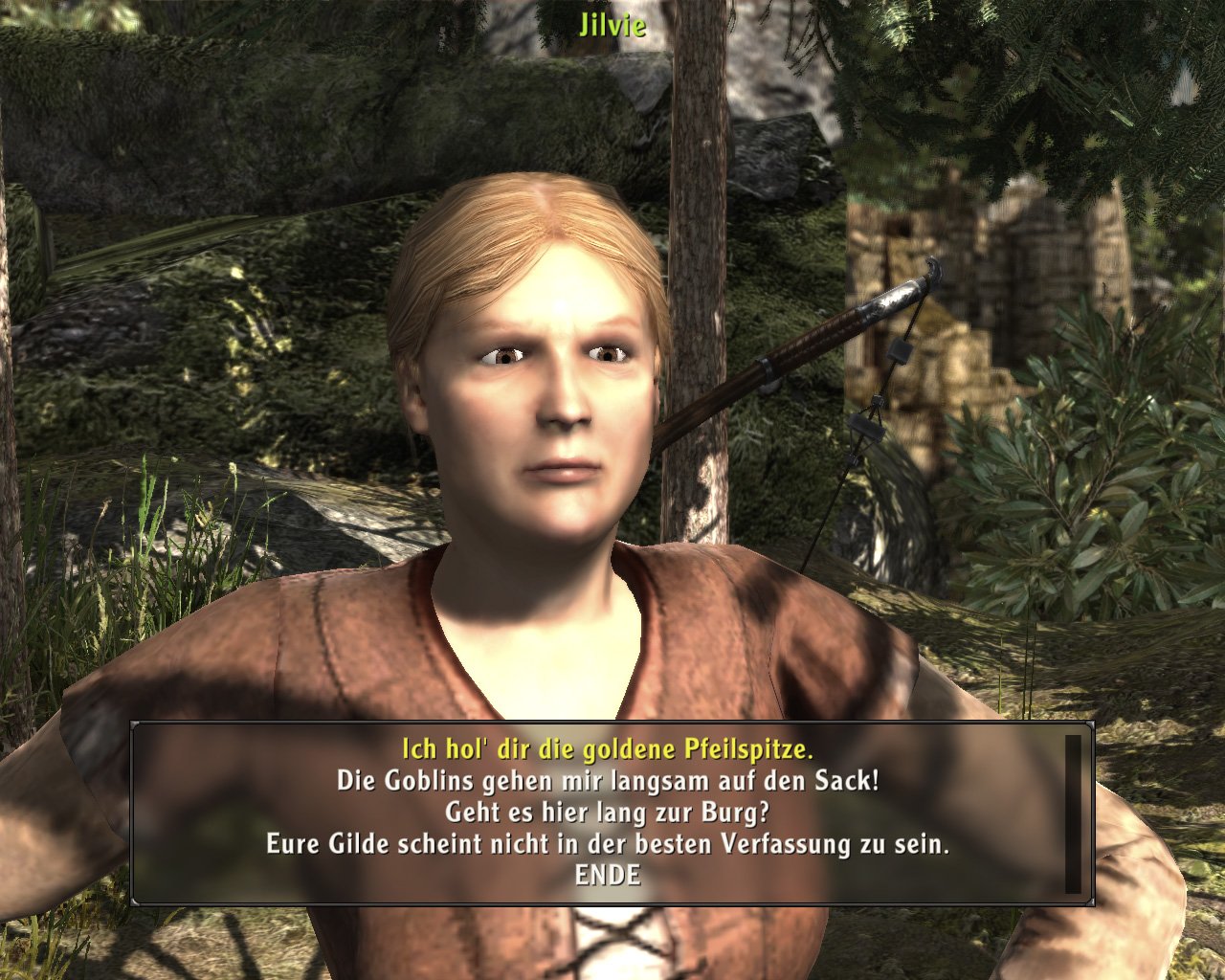
Task: End the conversation with ENDE
Action: click(608, 876)
